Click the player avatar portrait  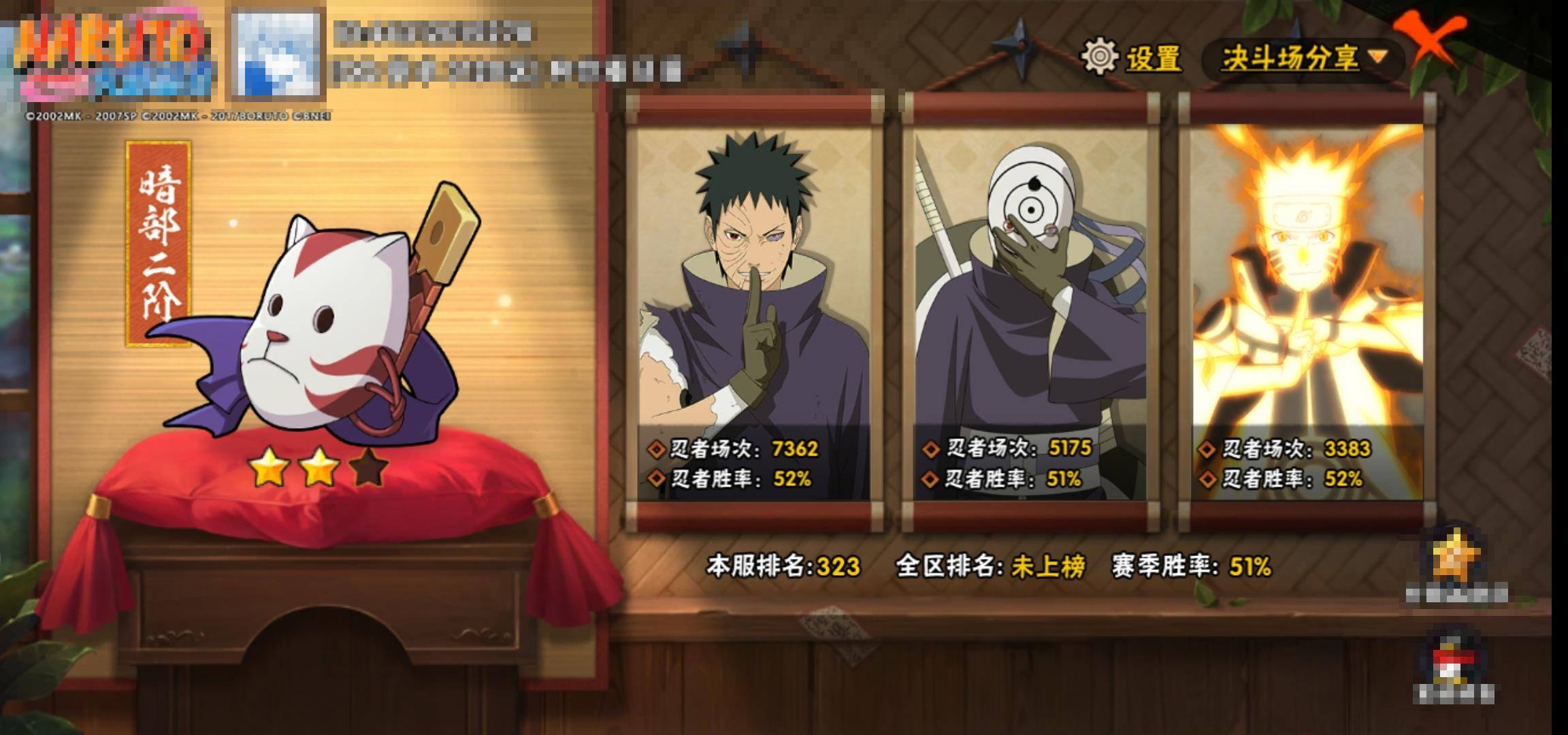[278, 54]
